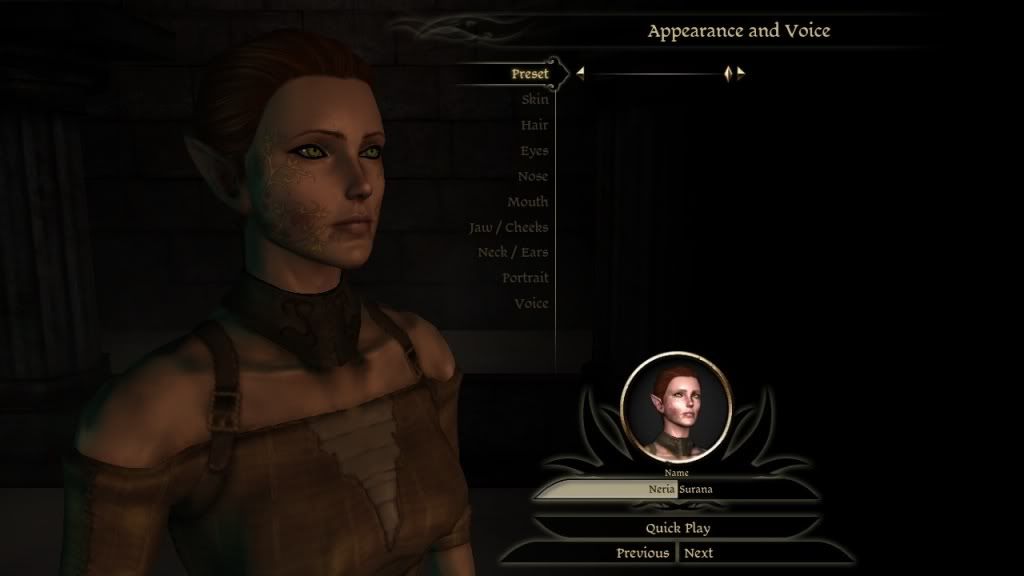Select the Preset menu entry
The image size is (1024, 576).
[530, 74]
